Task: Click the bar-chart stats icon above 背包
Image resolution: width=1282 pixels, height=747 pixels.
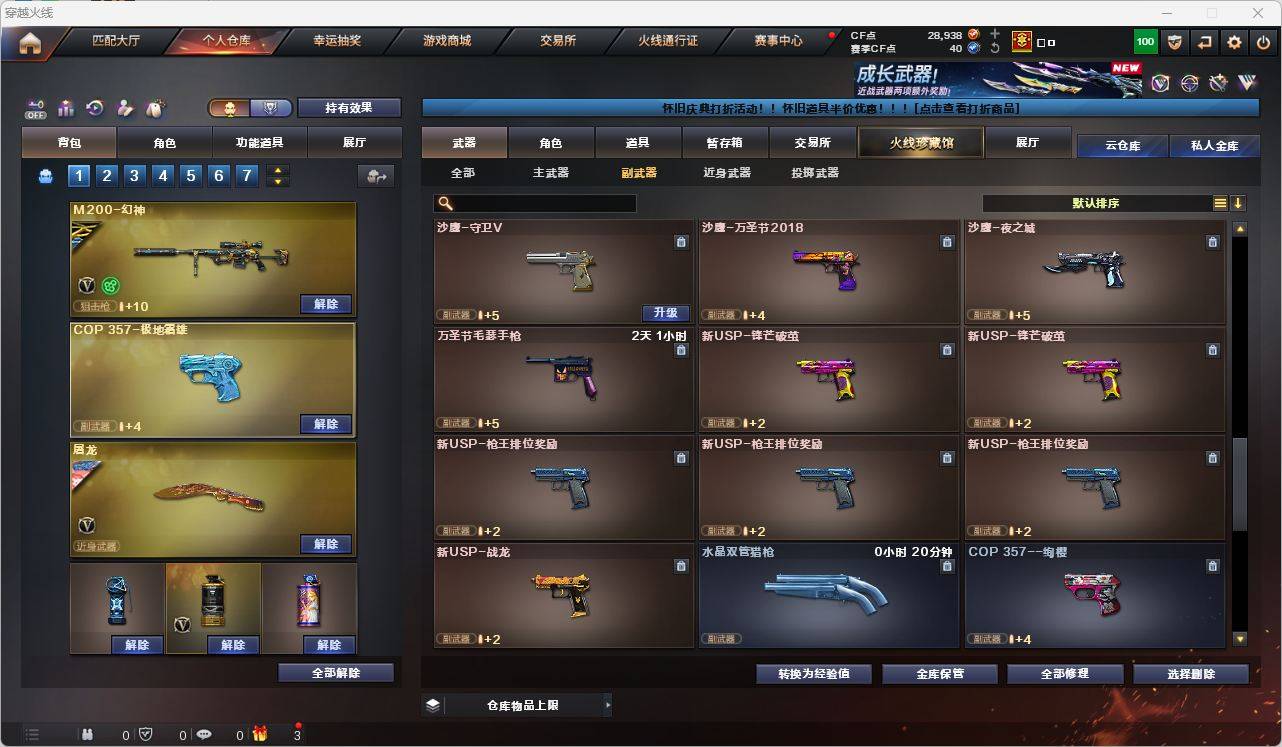Action: [65, 109]
